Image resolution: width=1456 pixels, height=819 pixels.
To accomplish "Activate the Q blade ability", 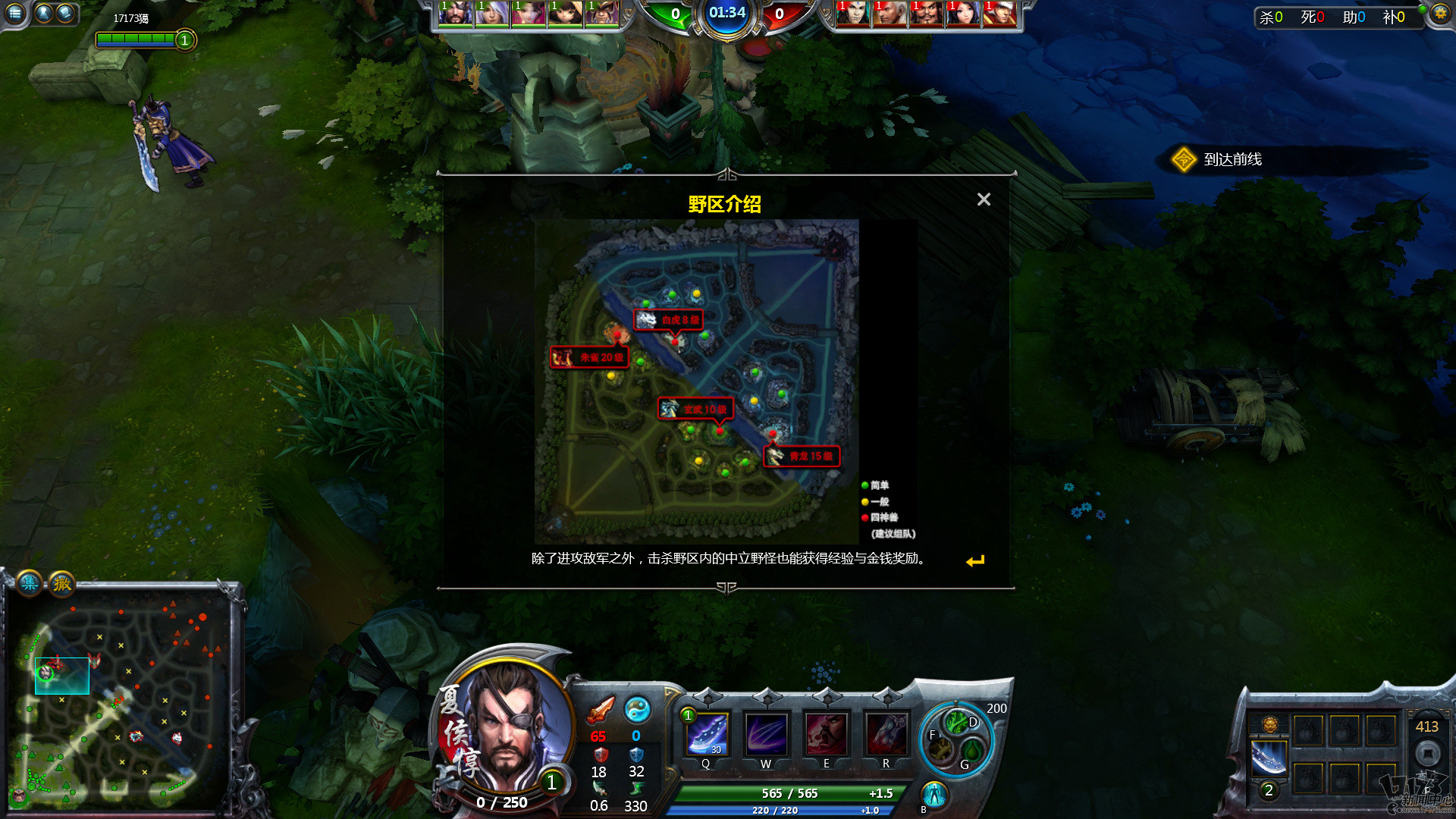I will tap(707, 734).
